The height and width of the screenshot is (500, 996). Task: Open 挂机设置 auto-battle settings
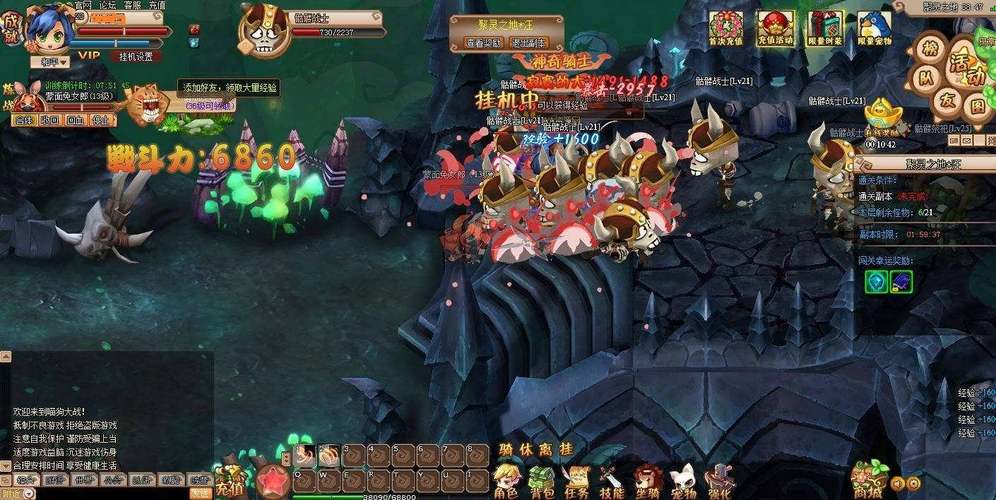pos(137,57)
